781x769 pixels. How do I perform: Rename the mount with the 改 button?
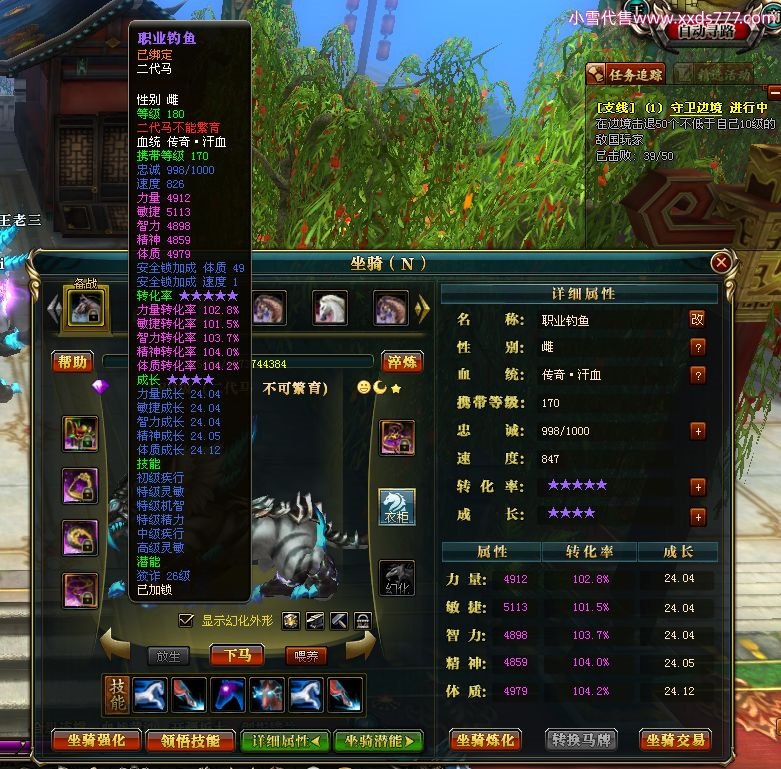pos(697,320)
